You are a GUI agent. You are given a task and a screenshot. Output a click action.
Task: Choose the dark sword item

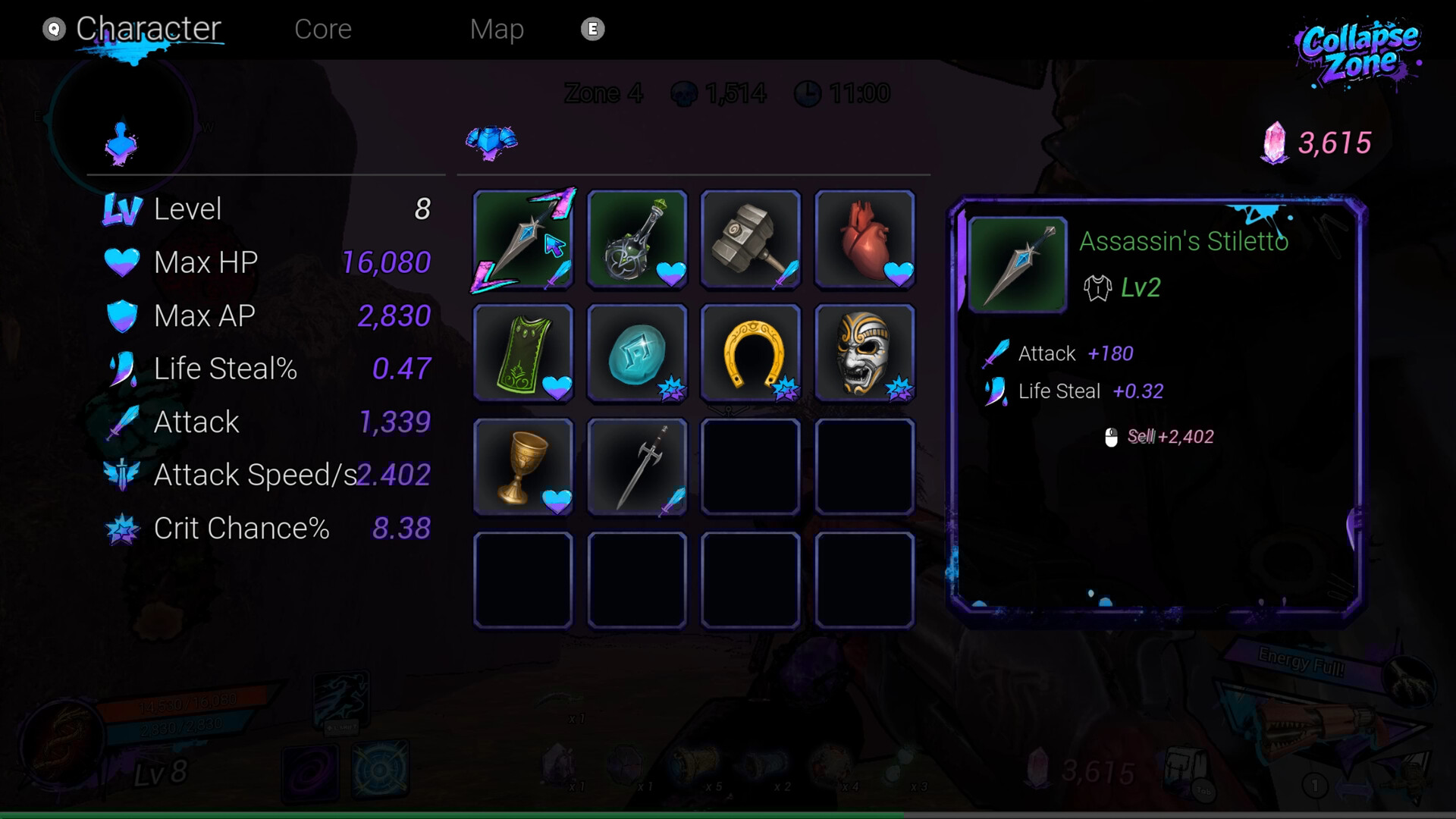(637, 467)
